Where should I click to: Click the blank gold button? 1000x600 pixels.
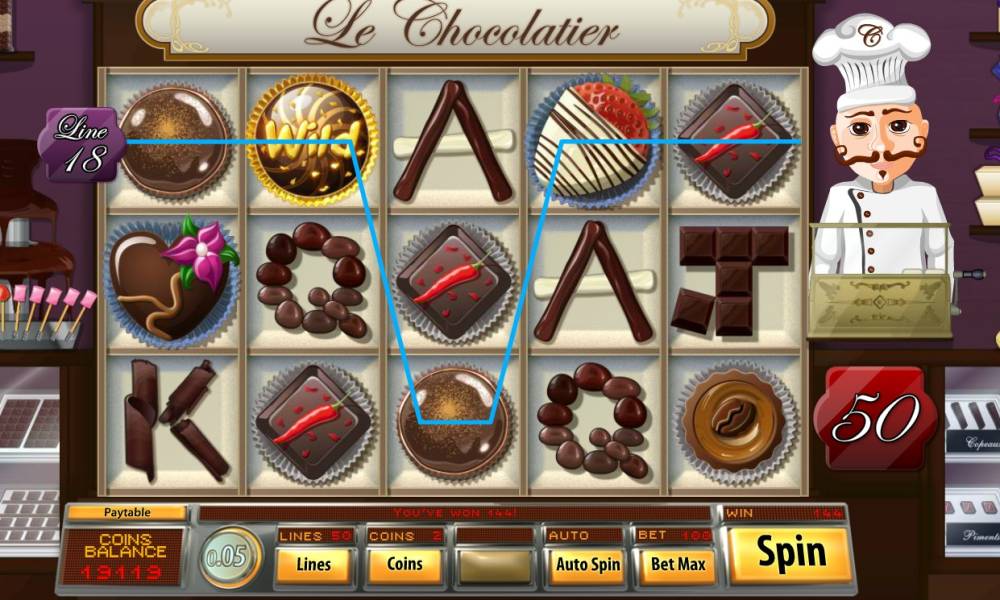click(x=495, y=565)
